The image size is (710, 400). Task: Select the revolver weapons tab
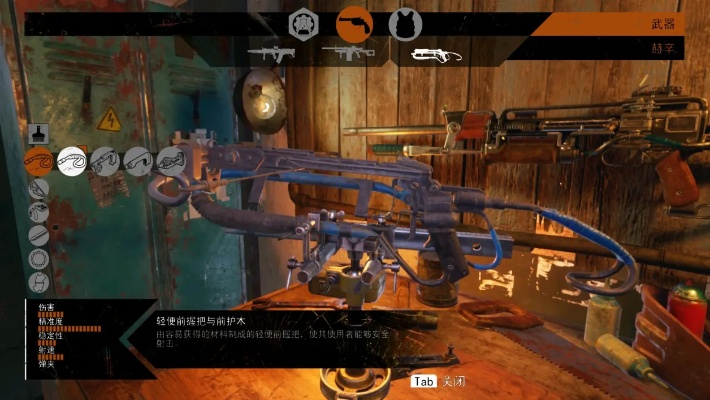[x=354, y=24]
